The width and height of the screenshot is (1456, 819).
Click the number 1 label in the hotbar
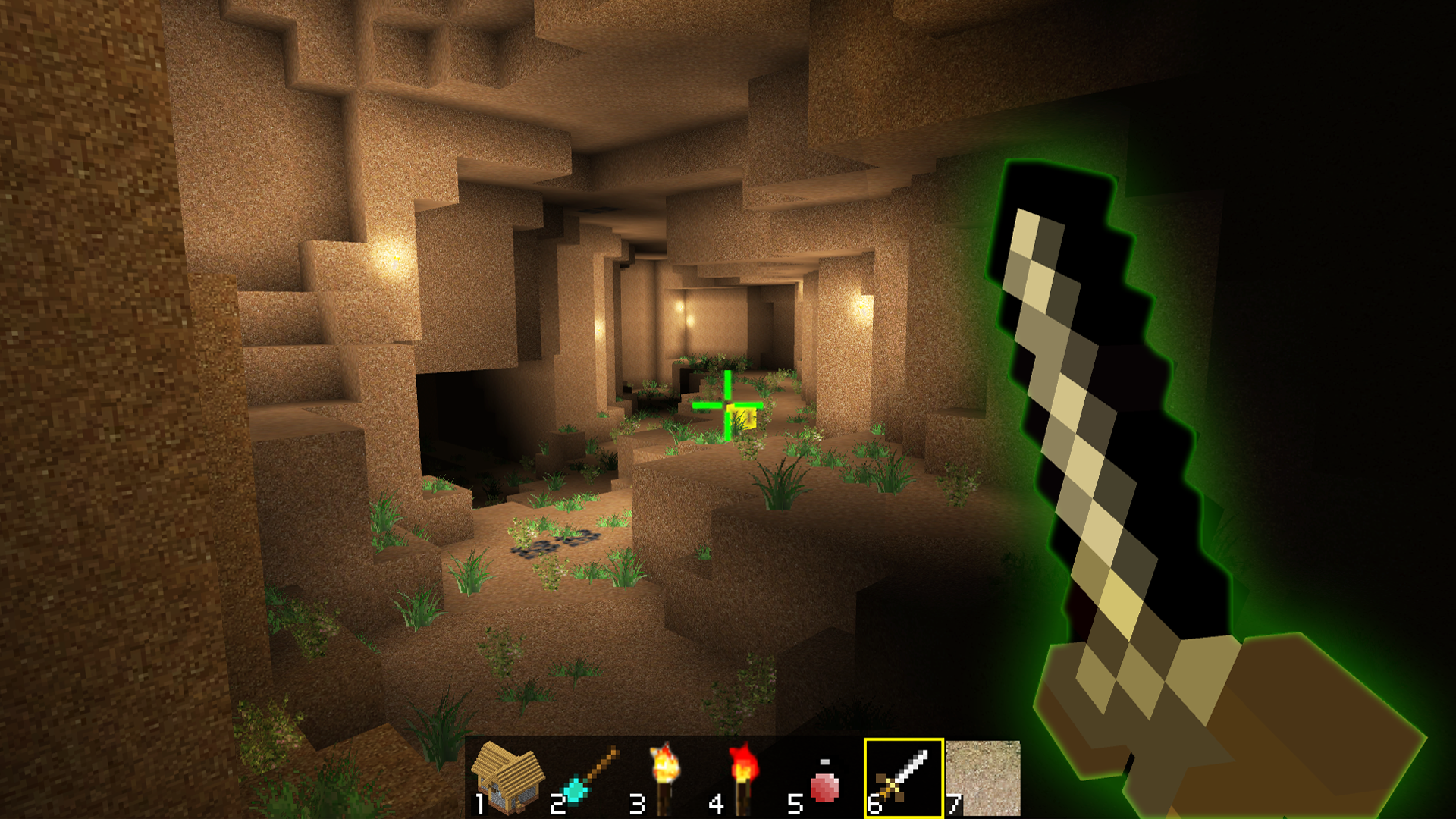tap(480, 802)
